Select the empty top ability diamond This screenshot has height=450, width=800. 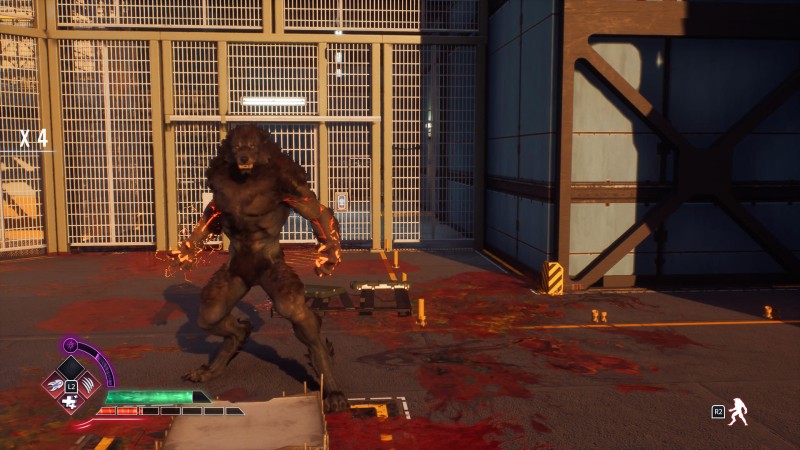(x=71, y=367)
